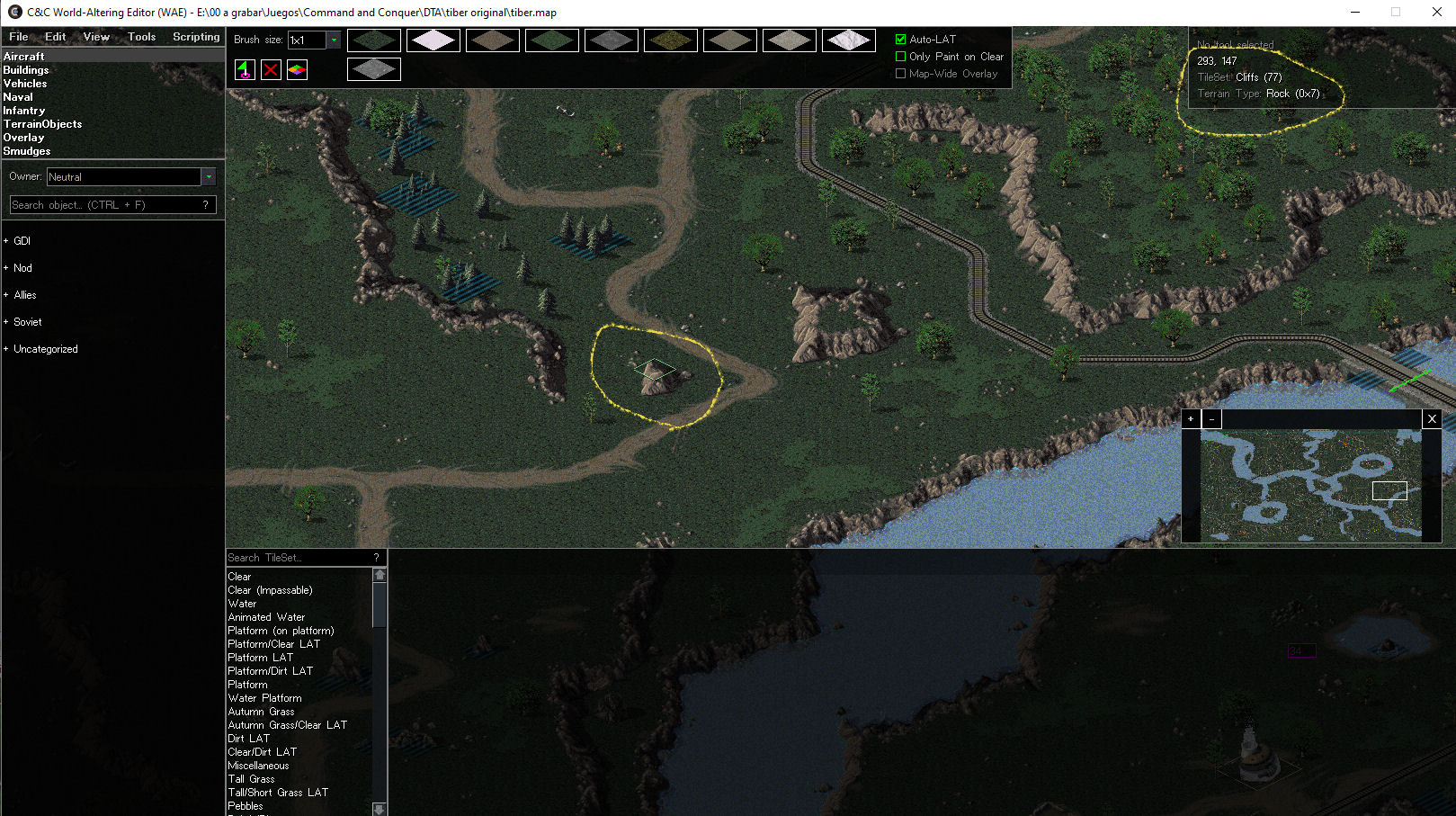Viewport: 1456px width, 816px height.
Task: Switch to the Smudges category
Action: click(x=27, y=151)
